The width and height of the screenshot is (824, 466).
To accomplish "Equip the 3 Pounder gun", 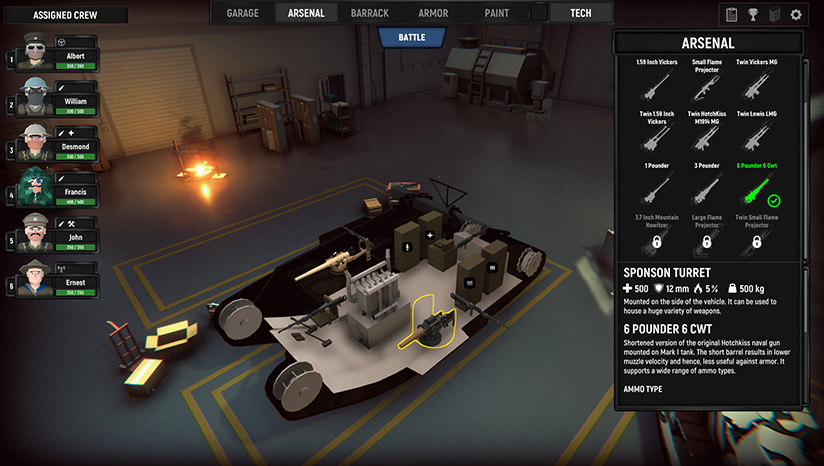I will coord(706,187).
